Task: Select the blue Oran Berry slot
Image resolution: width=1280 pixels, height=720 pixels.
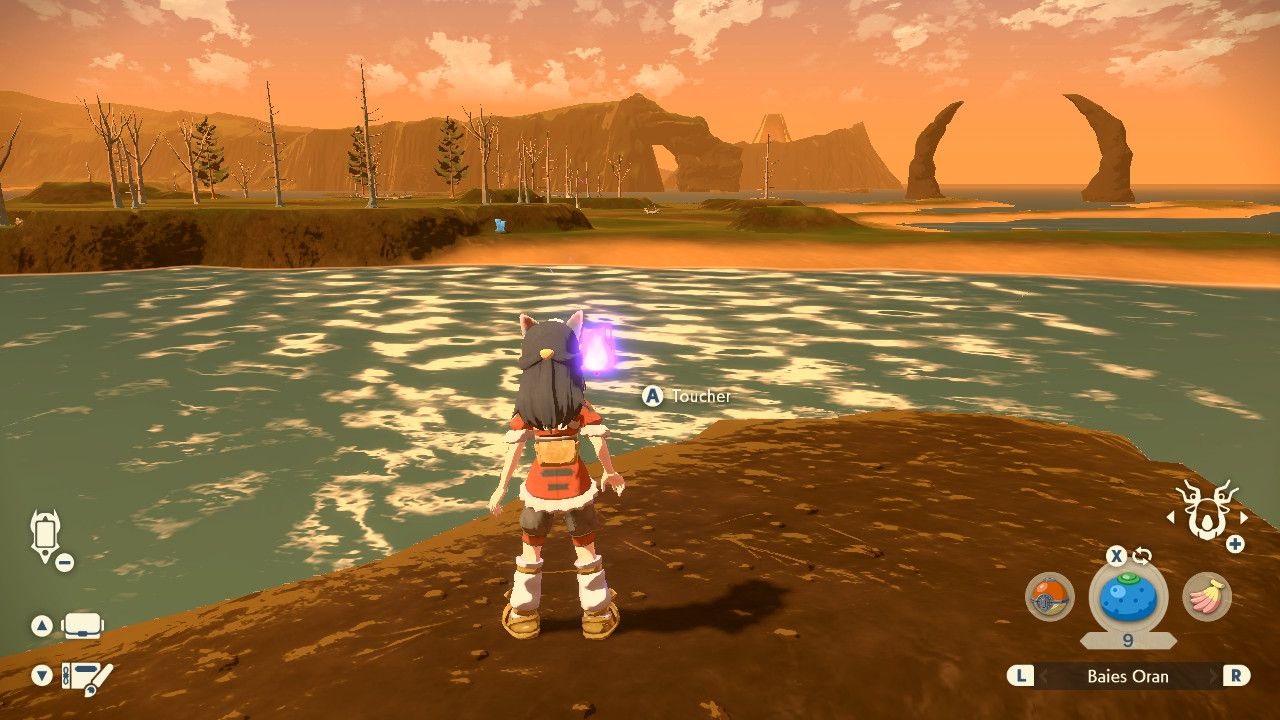Action: click(1128, 598)
